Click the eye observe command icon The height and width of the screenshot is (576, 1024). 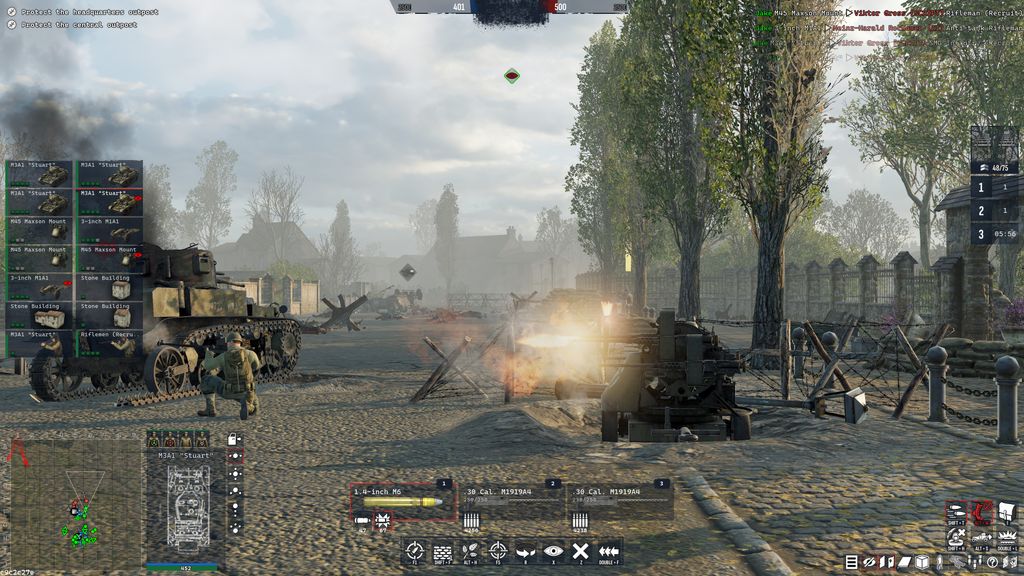coord(552,551)
